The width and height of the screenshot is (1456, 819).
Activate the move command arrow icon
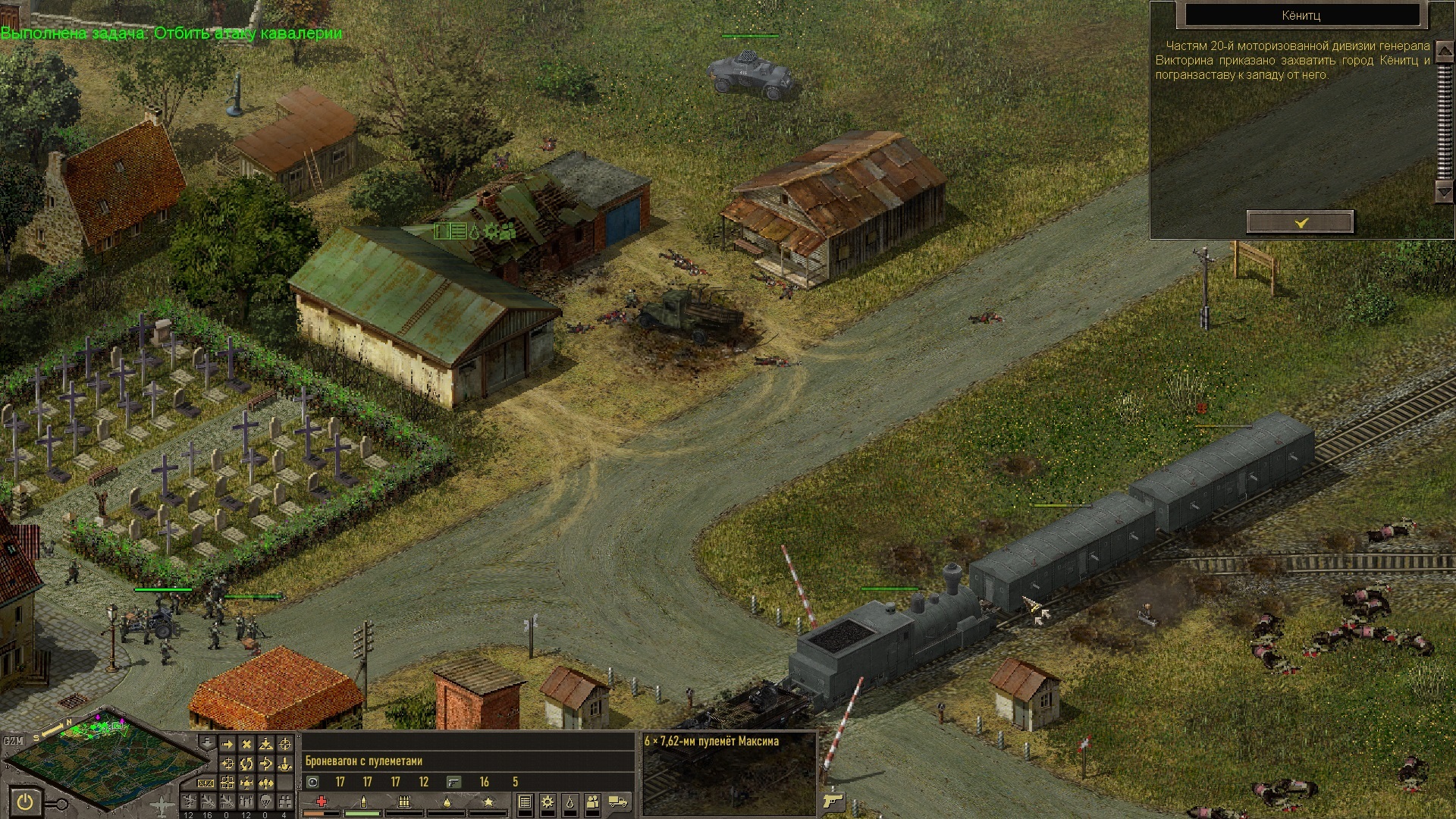pos(227,744)
